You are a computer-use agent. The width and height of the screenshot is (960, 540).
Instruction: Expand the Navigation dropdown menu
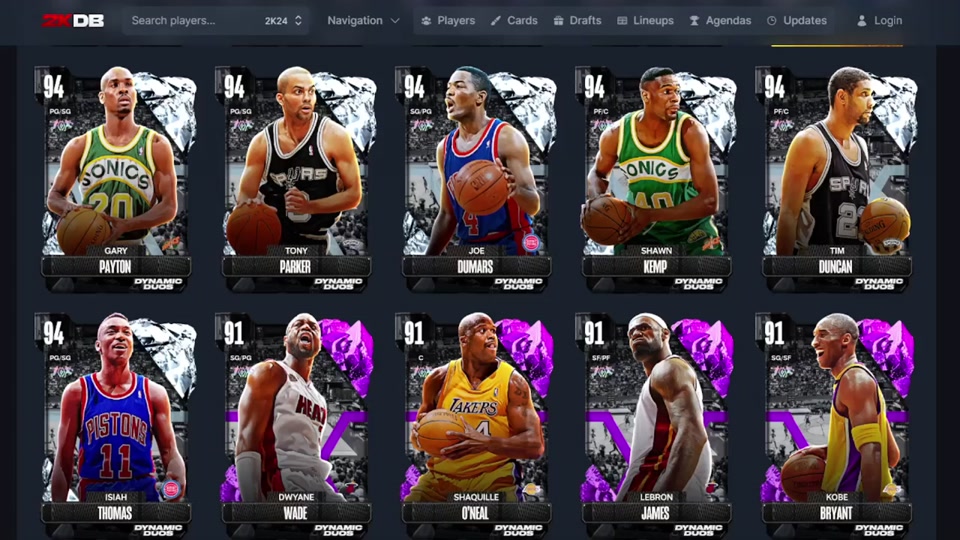click(x=363, y=20)
